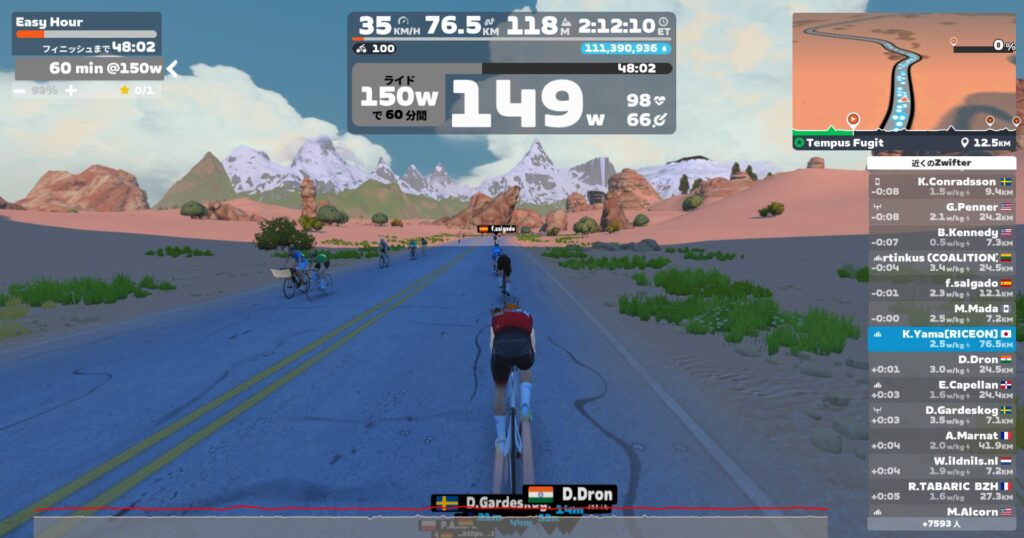Click the star 0/1 counter
Image resolution: width=1024 pixels, height=538 pixels.
pos(137,90)
